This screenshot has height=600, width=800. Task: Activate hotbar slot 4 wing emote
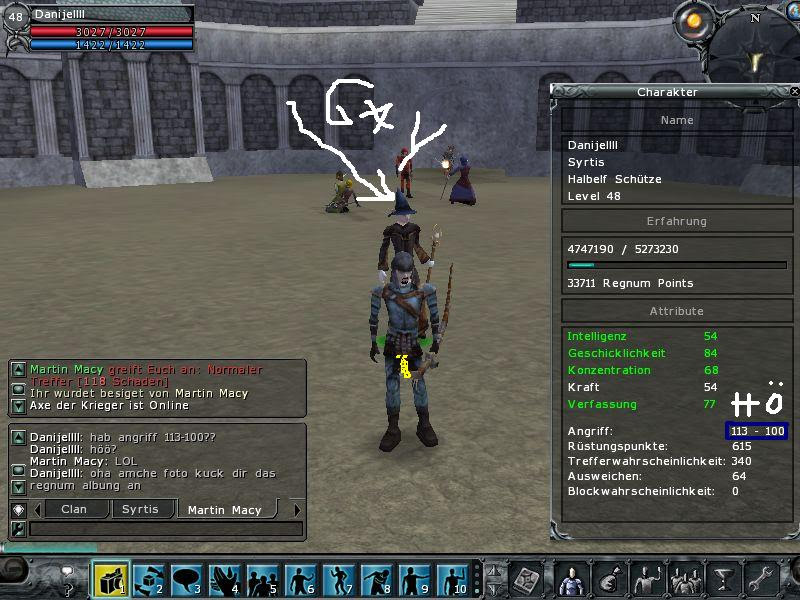(225, 579)
